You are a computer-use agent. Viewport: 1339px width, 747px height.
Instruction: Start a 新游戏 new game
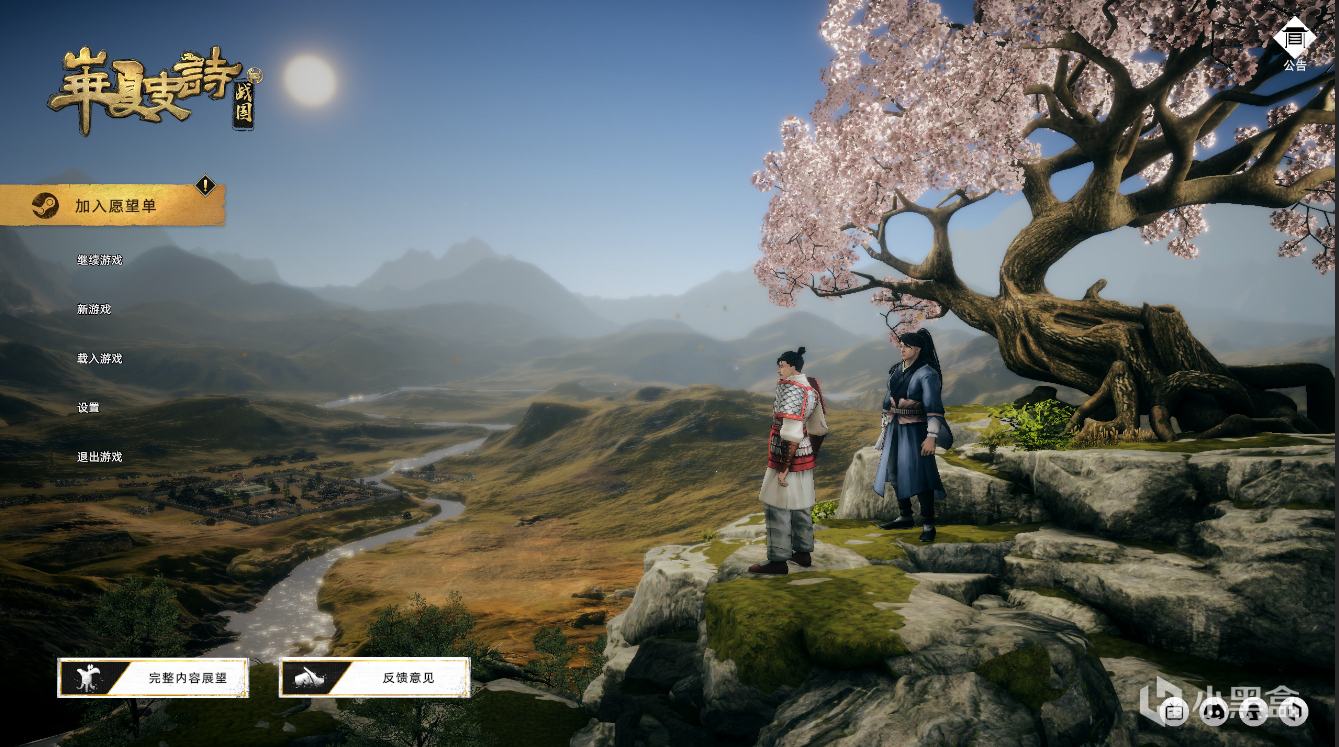point(94,309)
